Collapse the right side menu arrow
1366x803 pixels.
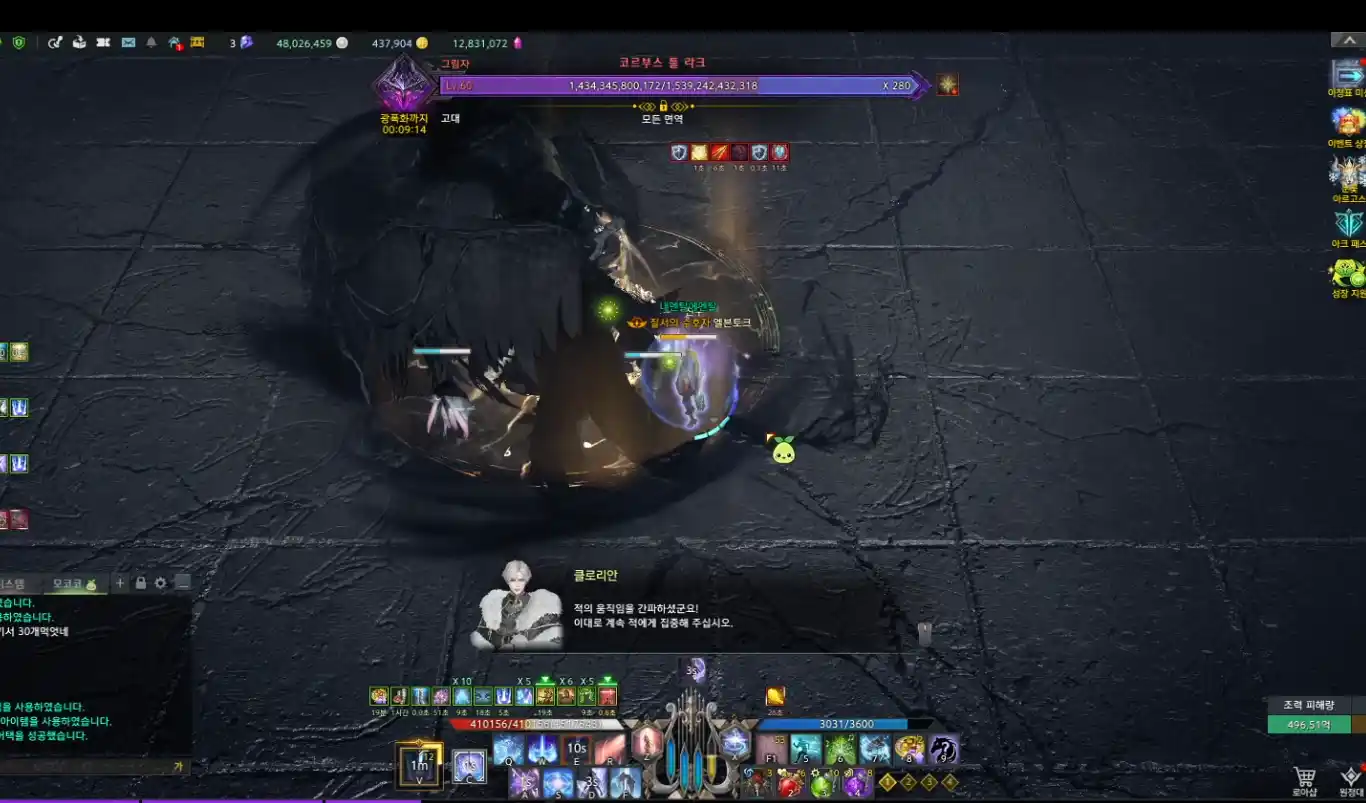[x=1344, y=40]
